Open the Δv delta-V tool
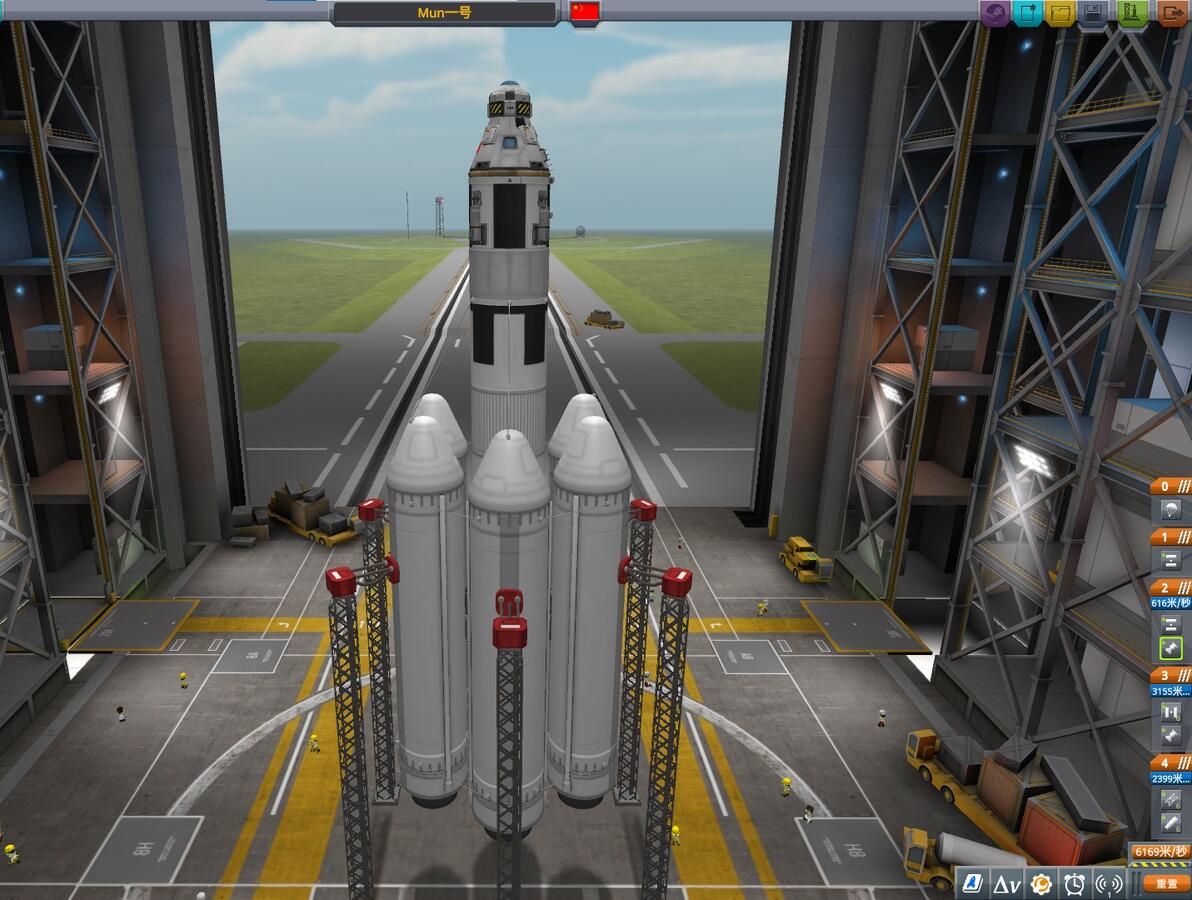 point(1007,884)
